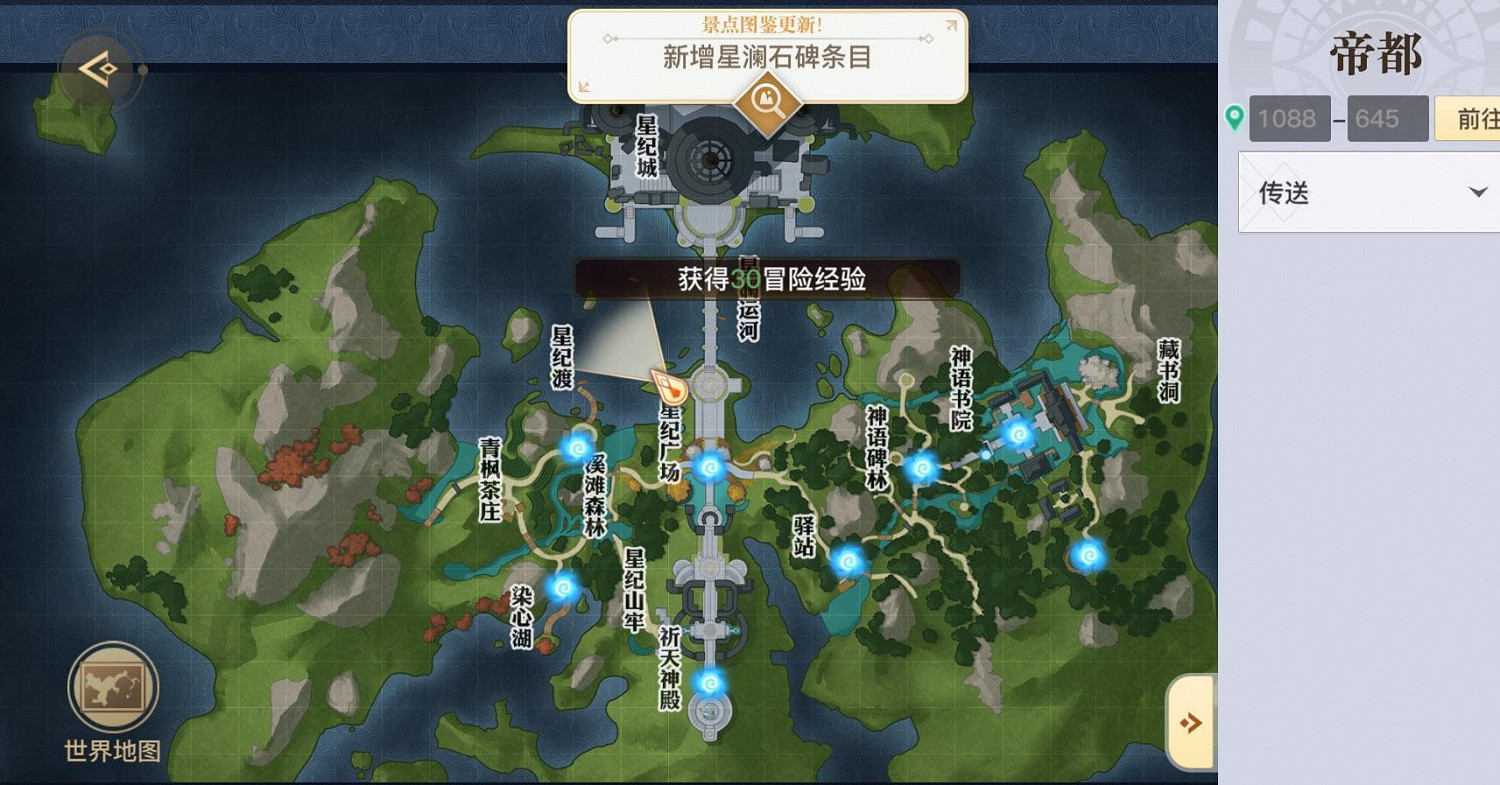
Task: Select the 神语碑林 teleport point
Action: pyautogui.click(x=920, y=470)
